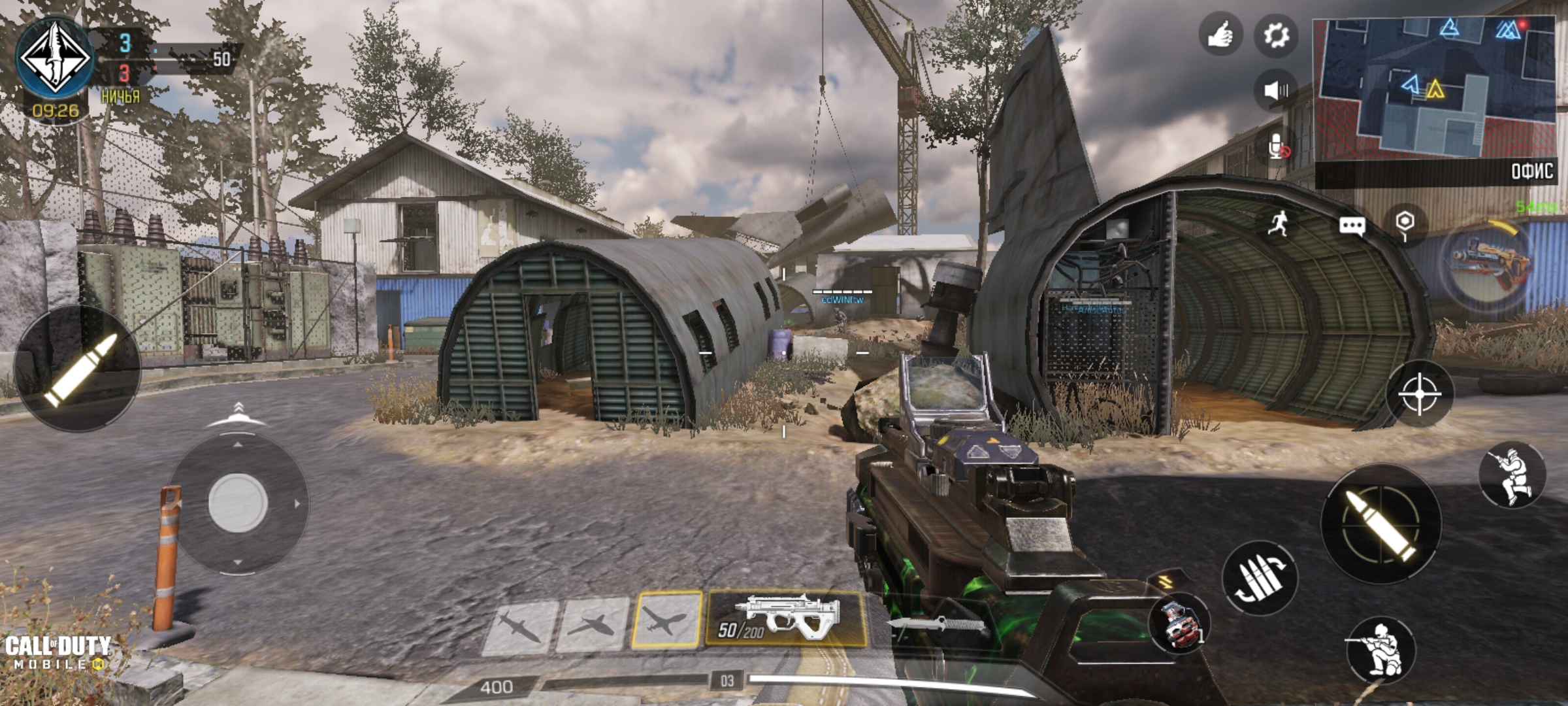
Task: Tap the hexagon ping marker icon
Action: [1405, 224]
